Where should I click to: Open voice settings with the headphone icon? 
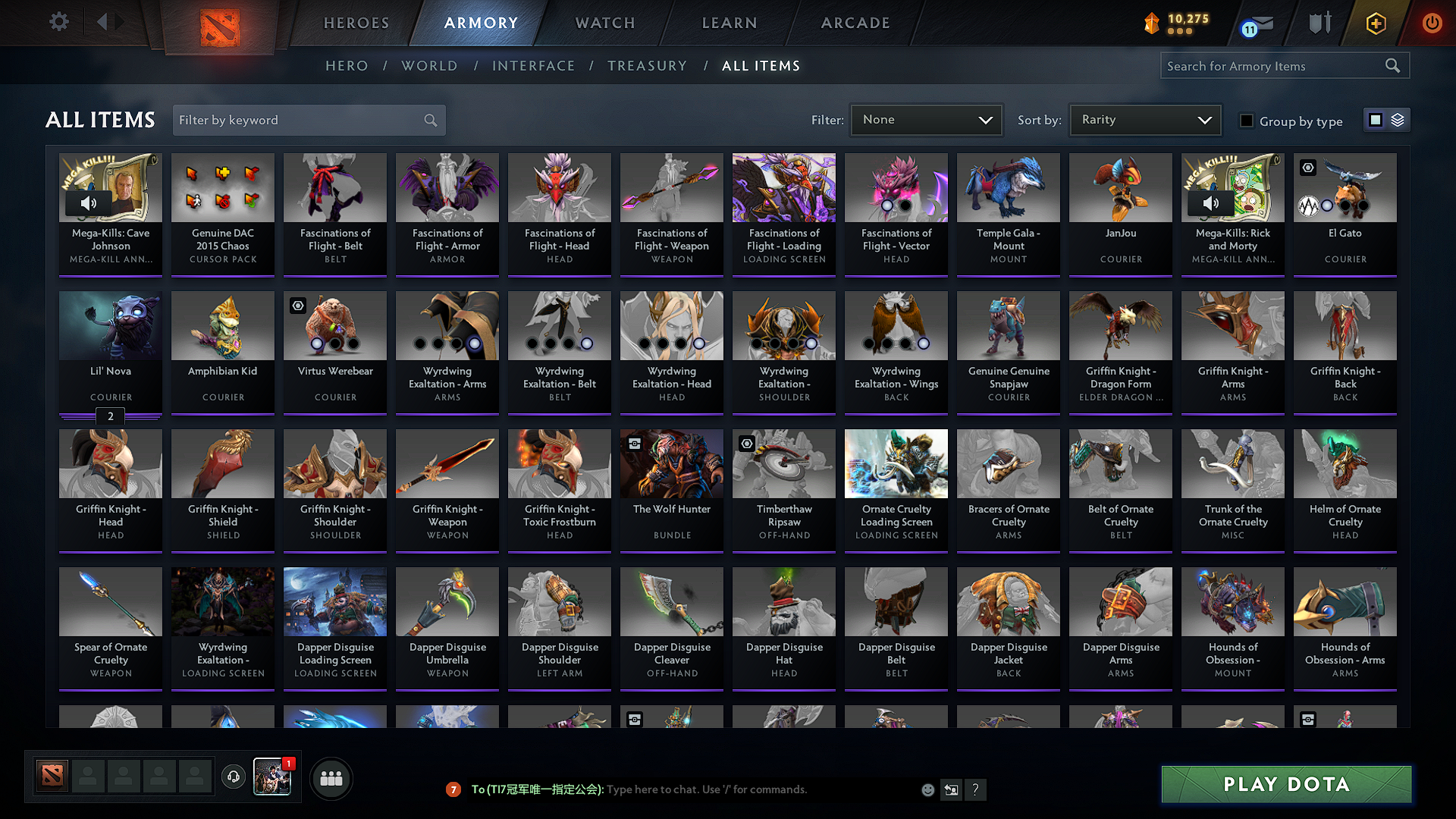pos(233,777)
